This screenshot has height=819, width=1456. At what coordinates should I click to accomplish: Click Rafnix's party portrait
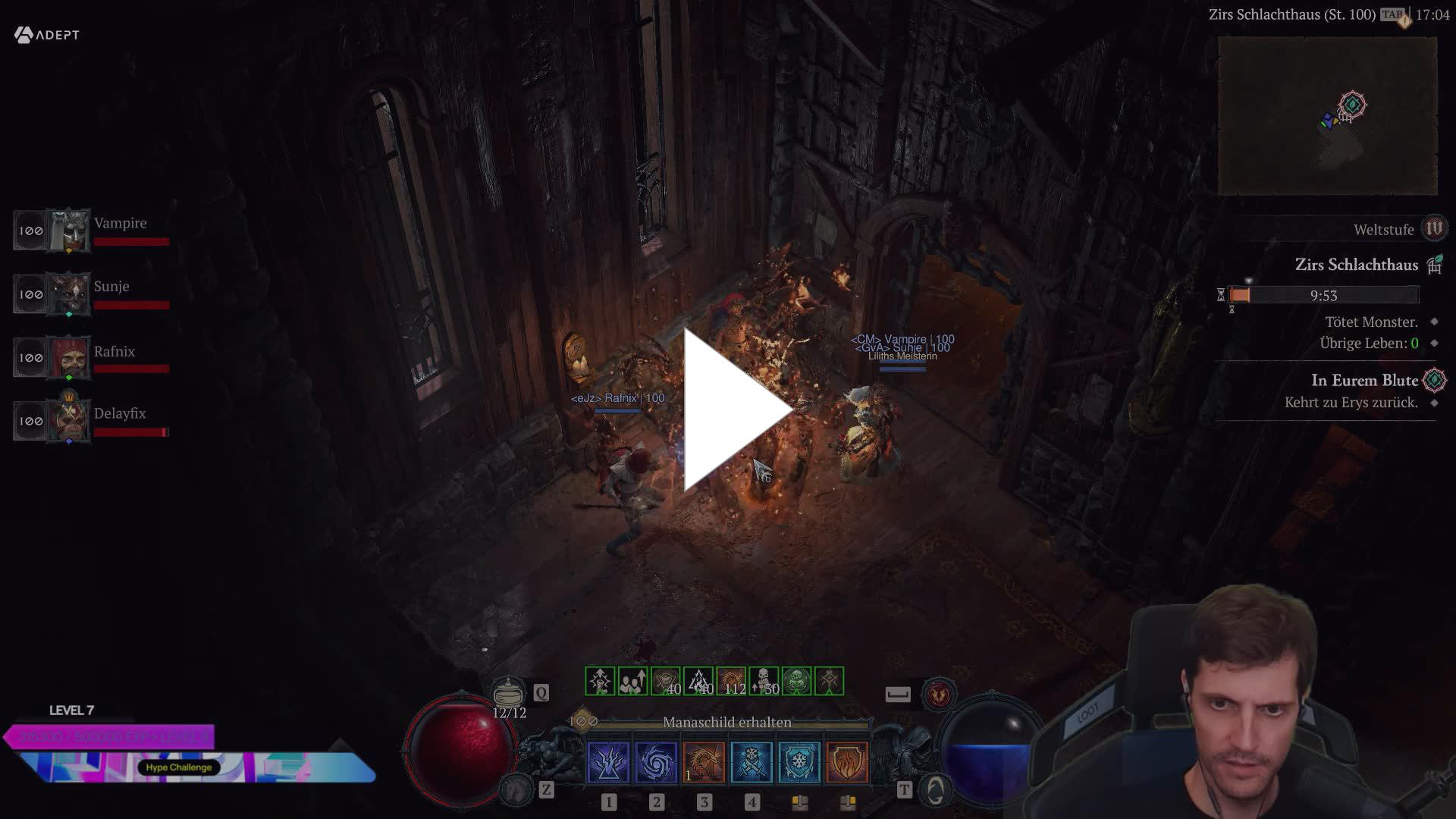(x=69, y=357)
